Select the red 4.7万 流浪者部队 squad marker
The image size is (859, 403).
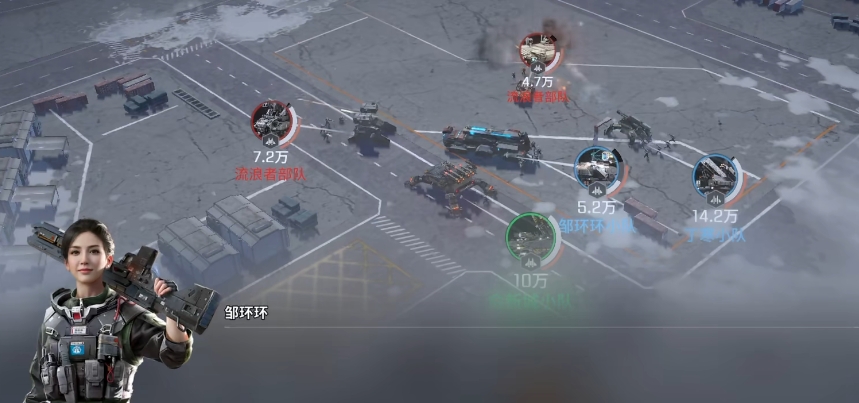538,51
